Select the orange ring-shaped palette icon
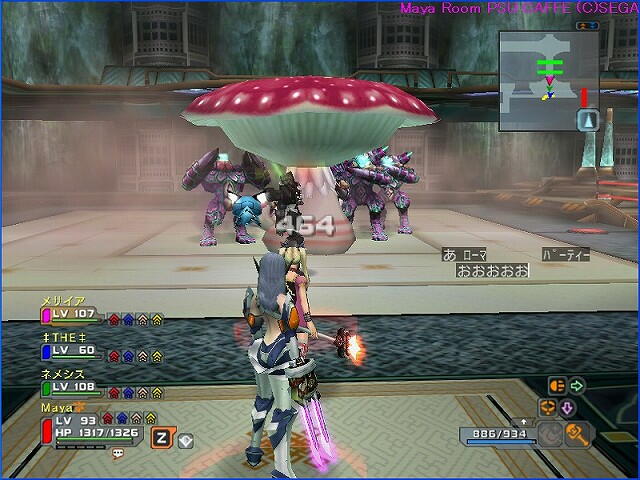 pos(548,407)
